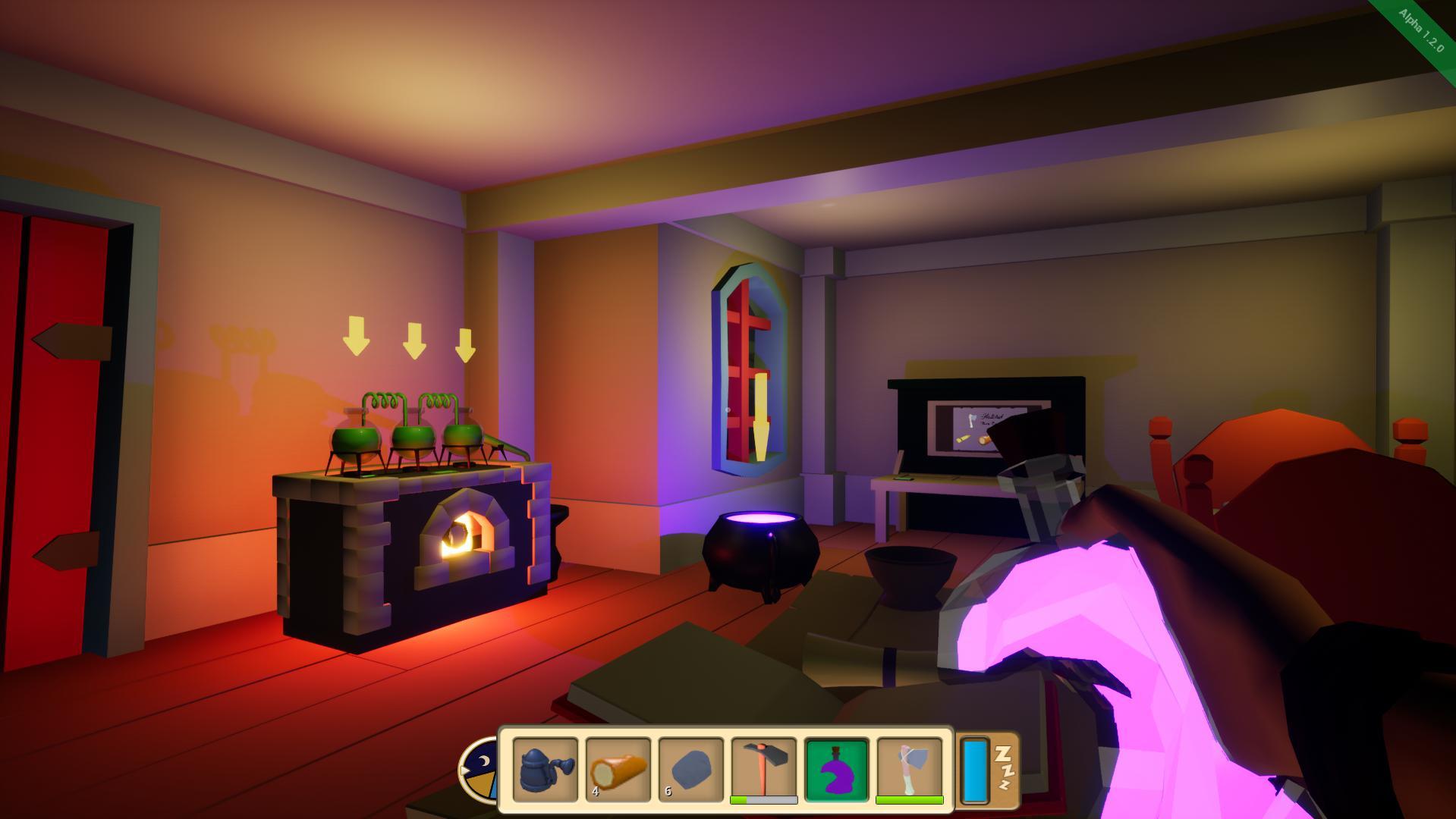Click the day-night clock dial
The width and height of the screenshot is (1456, 819).
481,771
